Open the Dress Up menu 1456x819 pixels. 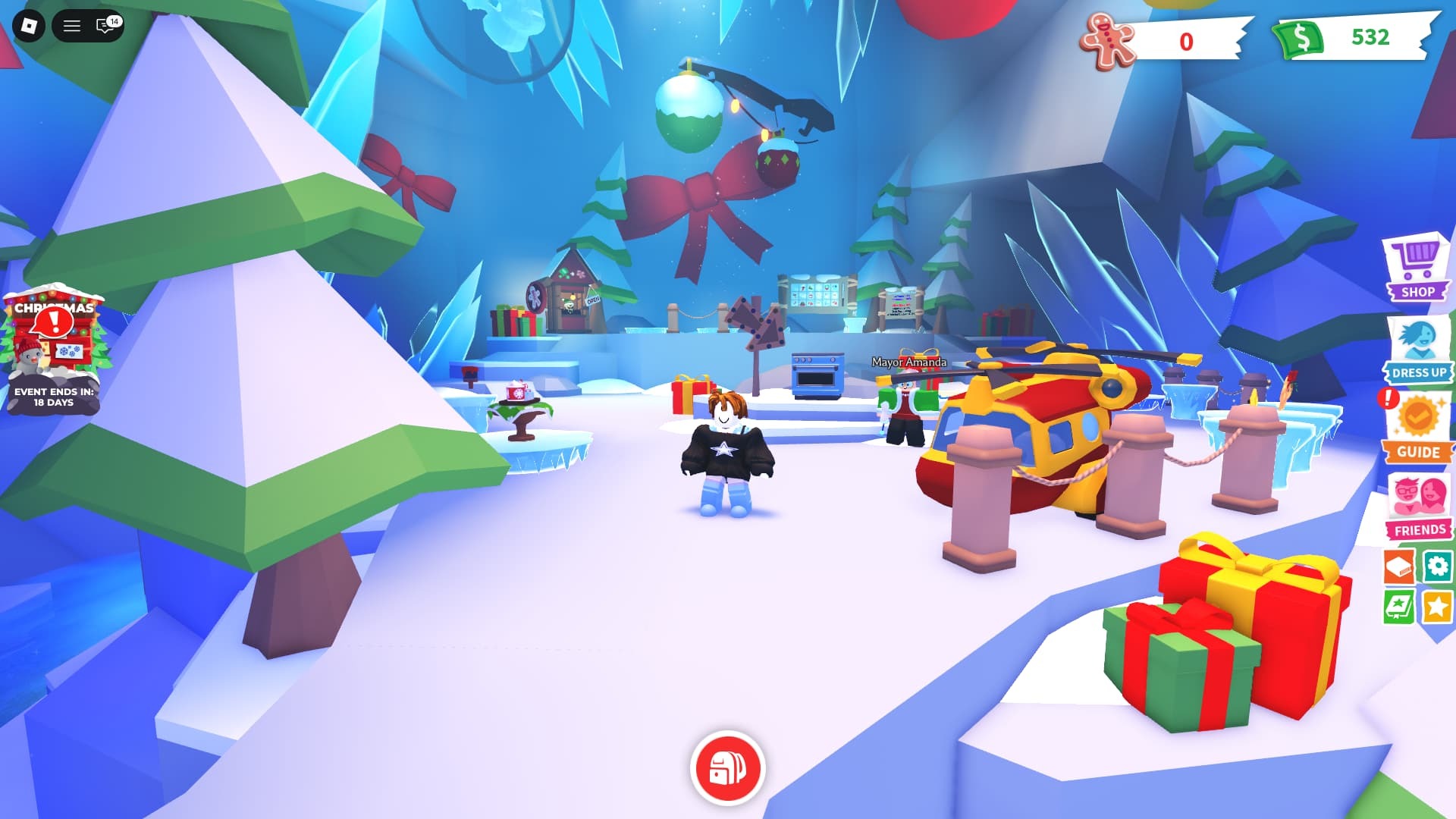[x=1417, y=350]
